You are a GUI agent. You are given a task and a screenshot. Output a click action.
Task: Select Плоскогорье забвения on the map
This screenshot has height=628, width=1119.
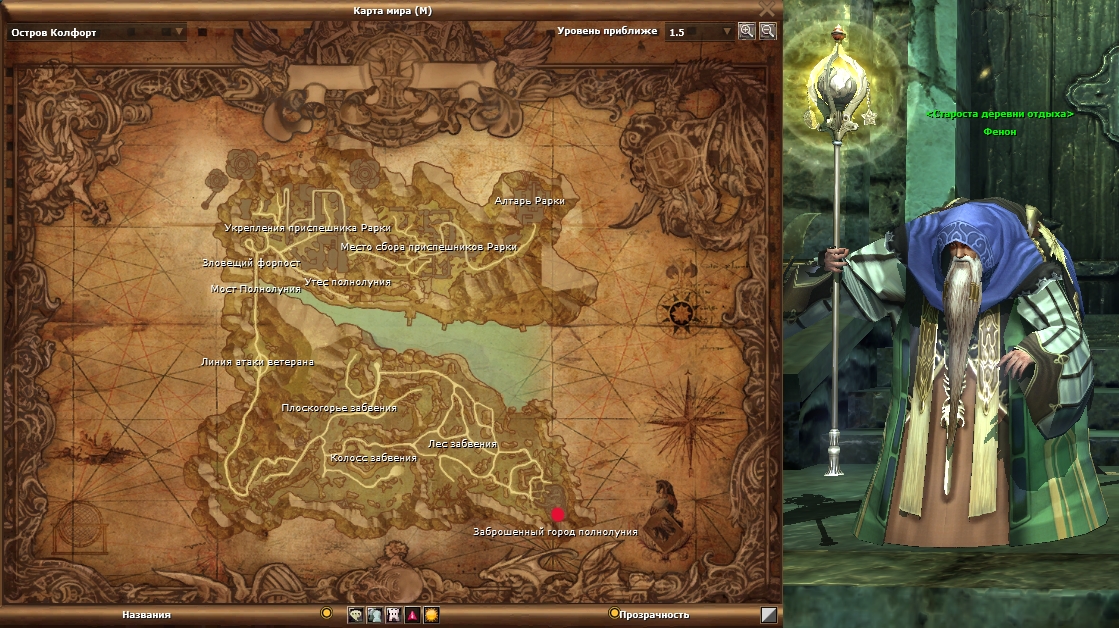(338, 408)
